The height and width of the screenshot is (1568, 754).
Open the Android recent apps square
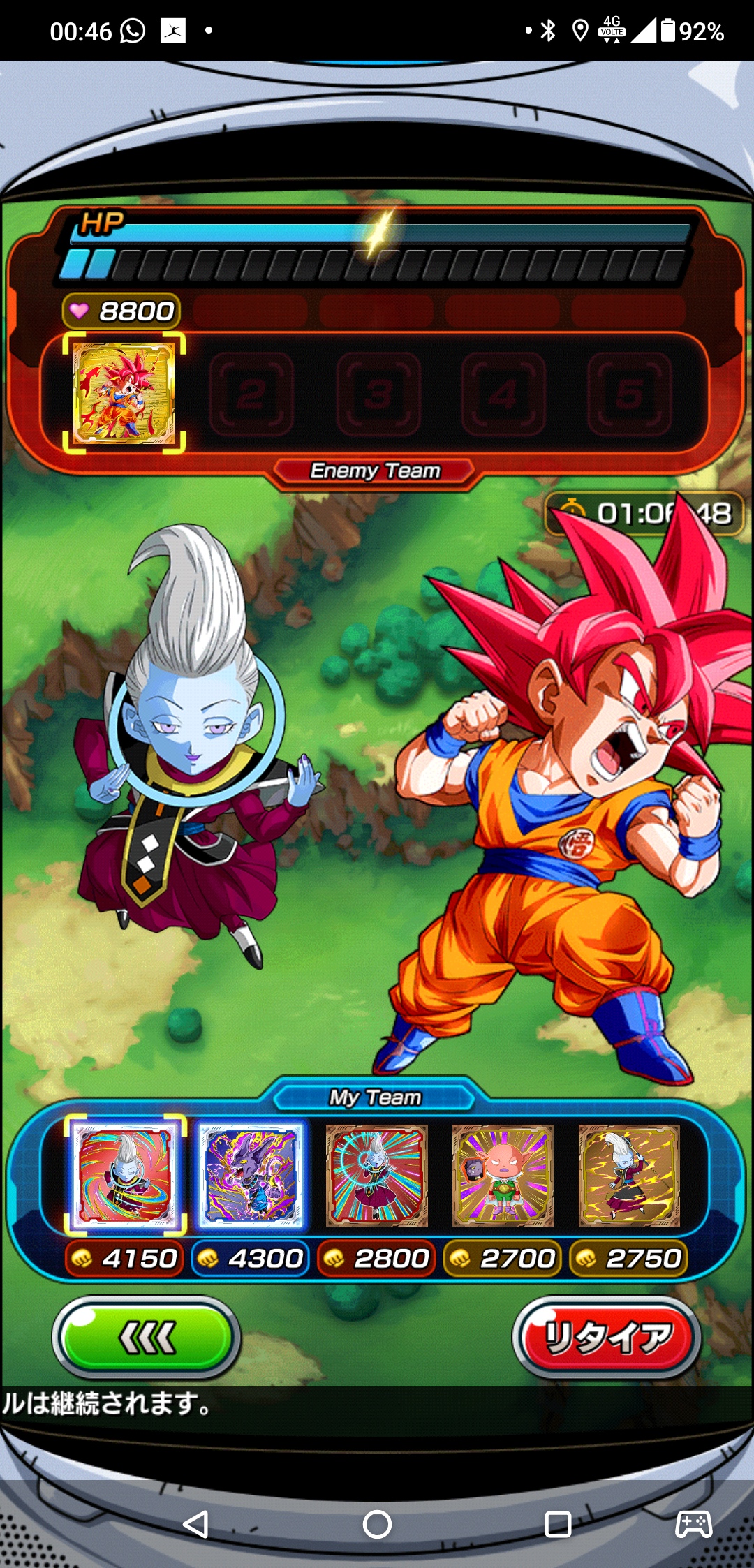(x=558, y=1525)
